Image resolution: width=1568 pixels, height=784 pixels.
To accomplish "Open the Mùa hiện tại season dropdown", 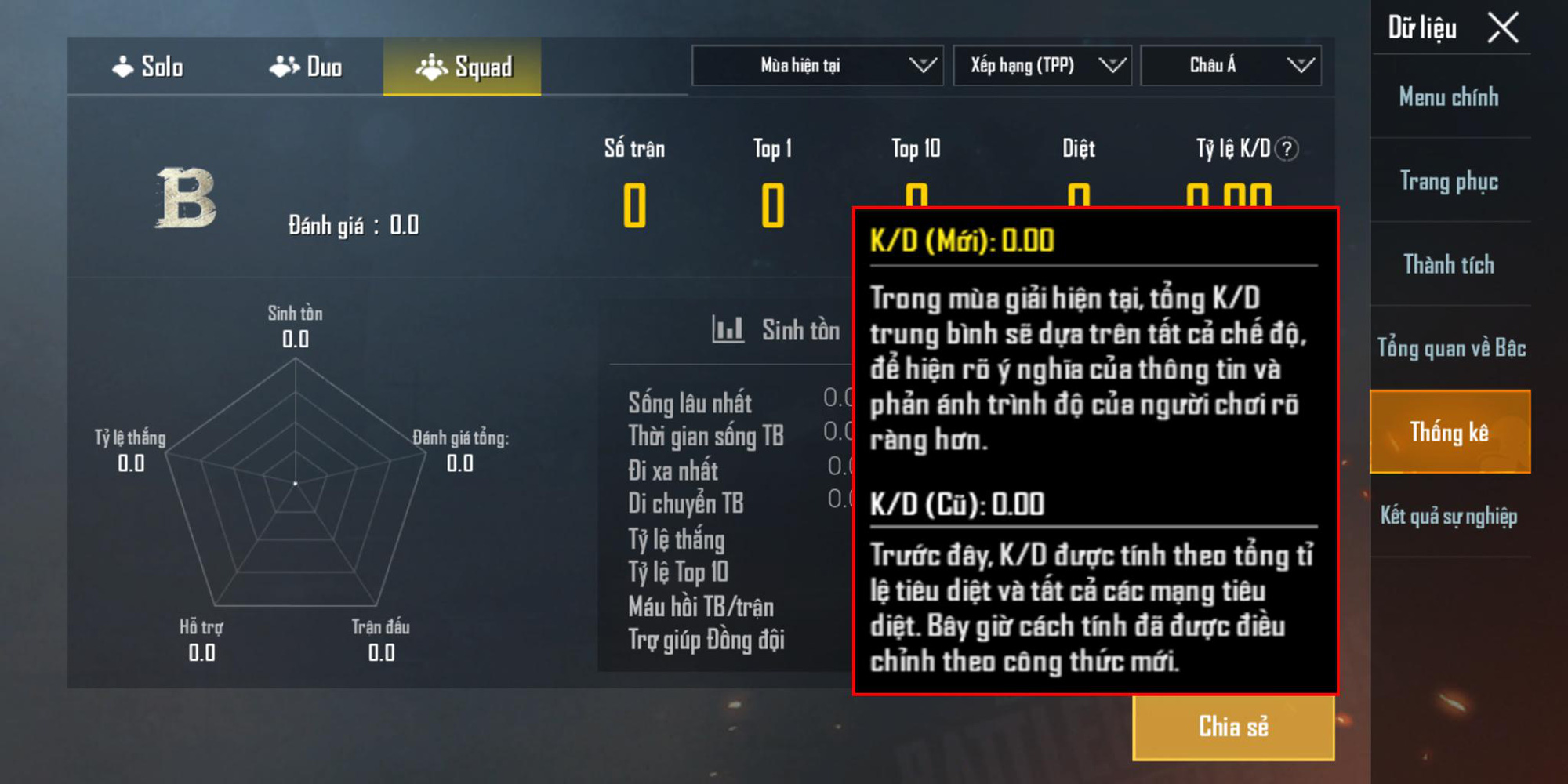I will coord(817,65).
